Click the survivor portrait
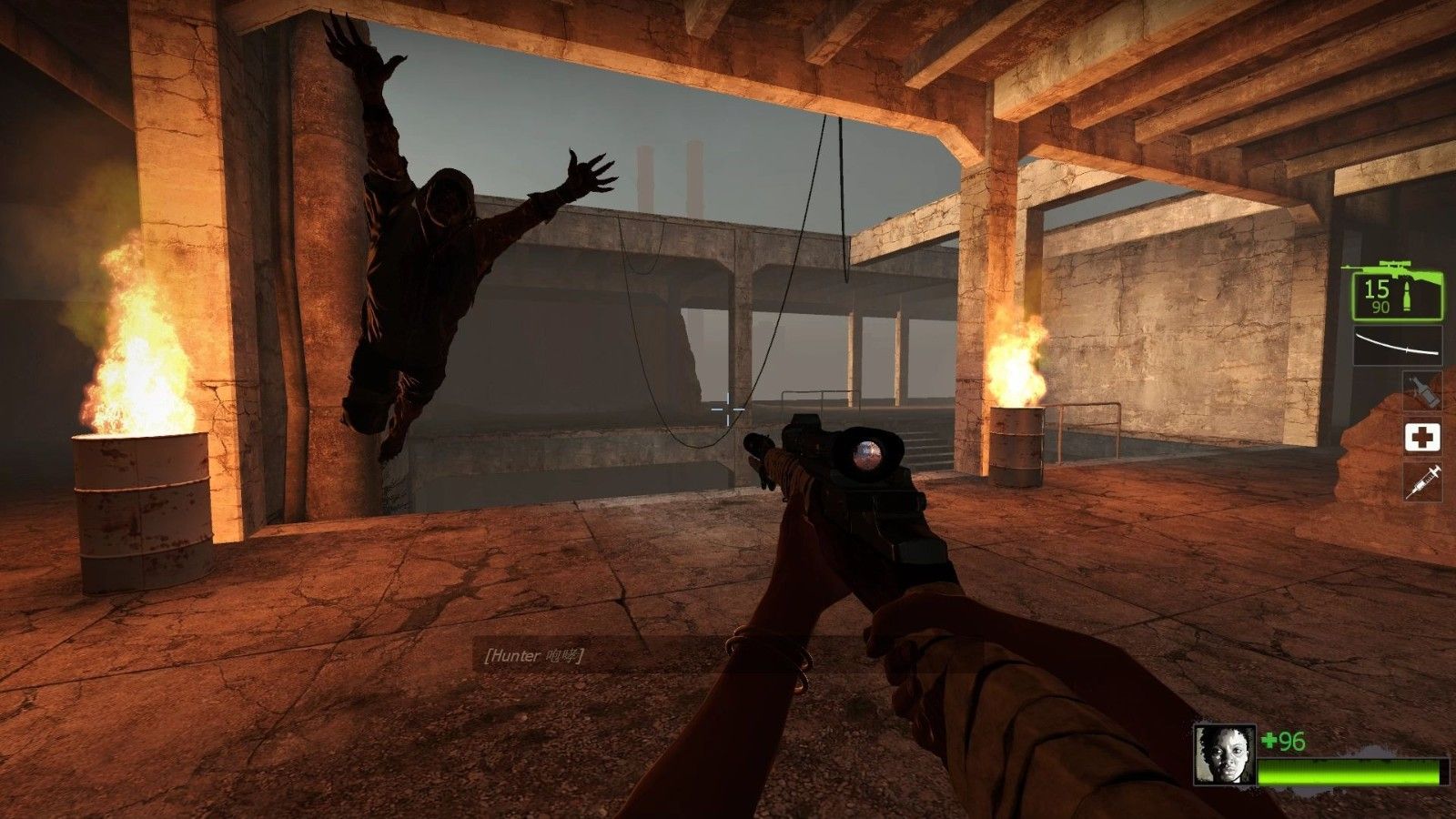This screenshot has height=819, width=1456. coord(1225,753)
